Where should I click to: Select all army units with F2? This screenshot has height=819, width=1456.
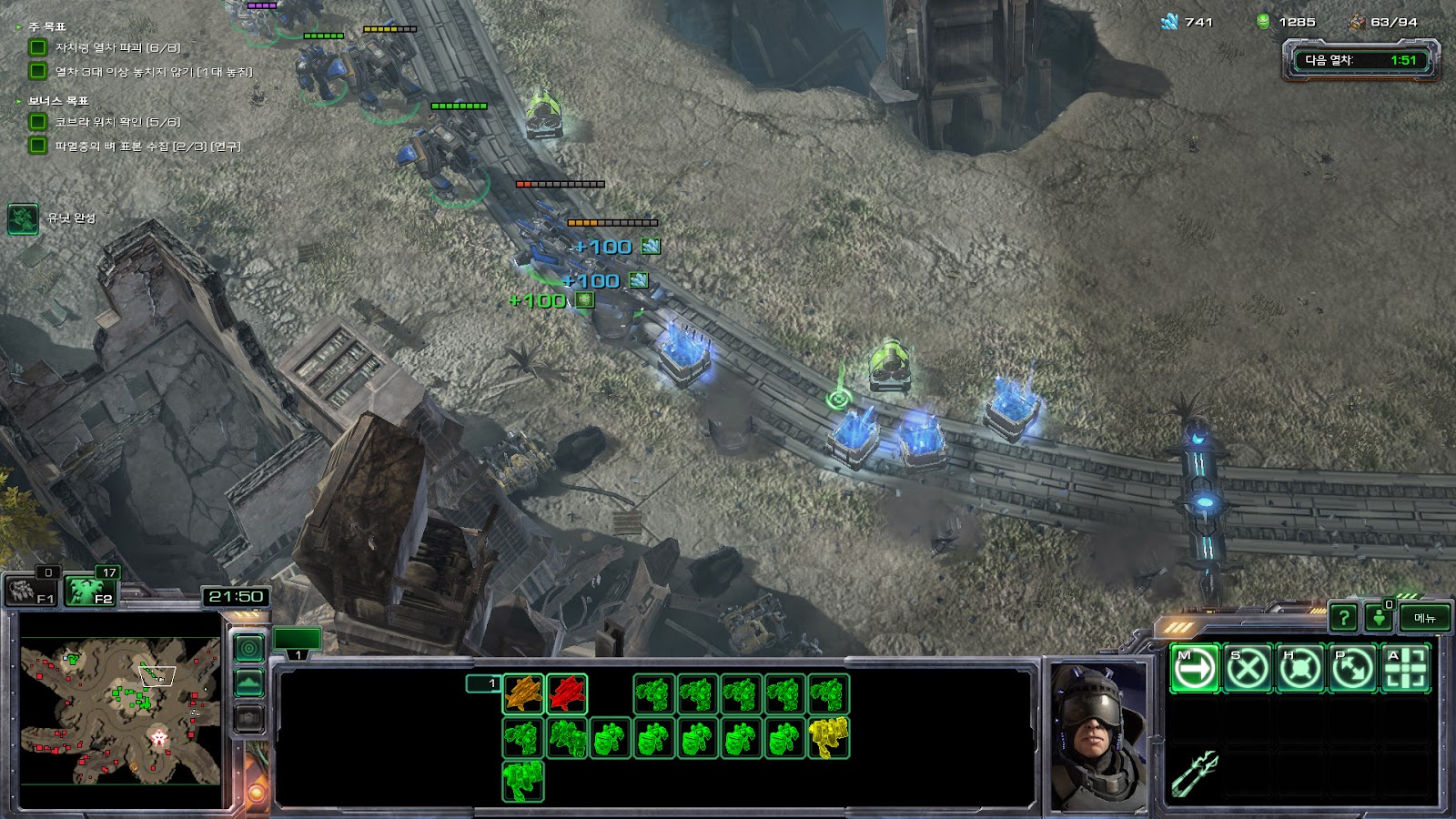(89, 591)
